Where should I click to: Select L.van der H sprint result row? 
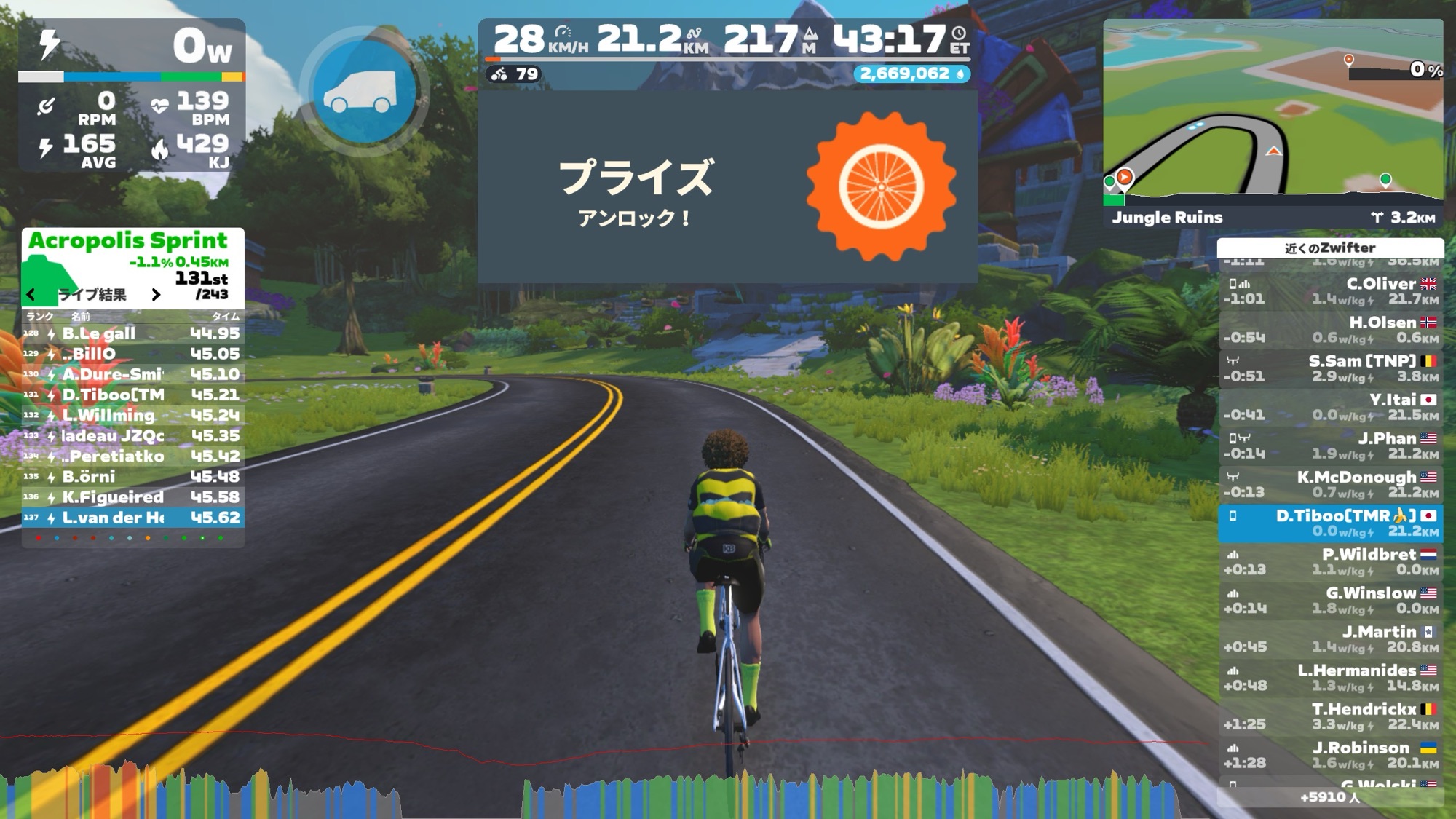click(x=132, y=518)
